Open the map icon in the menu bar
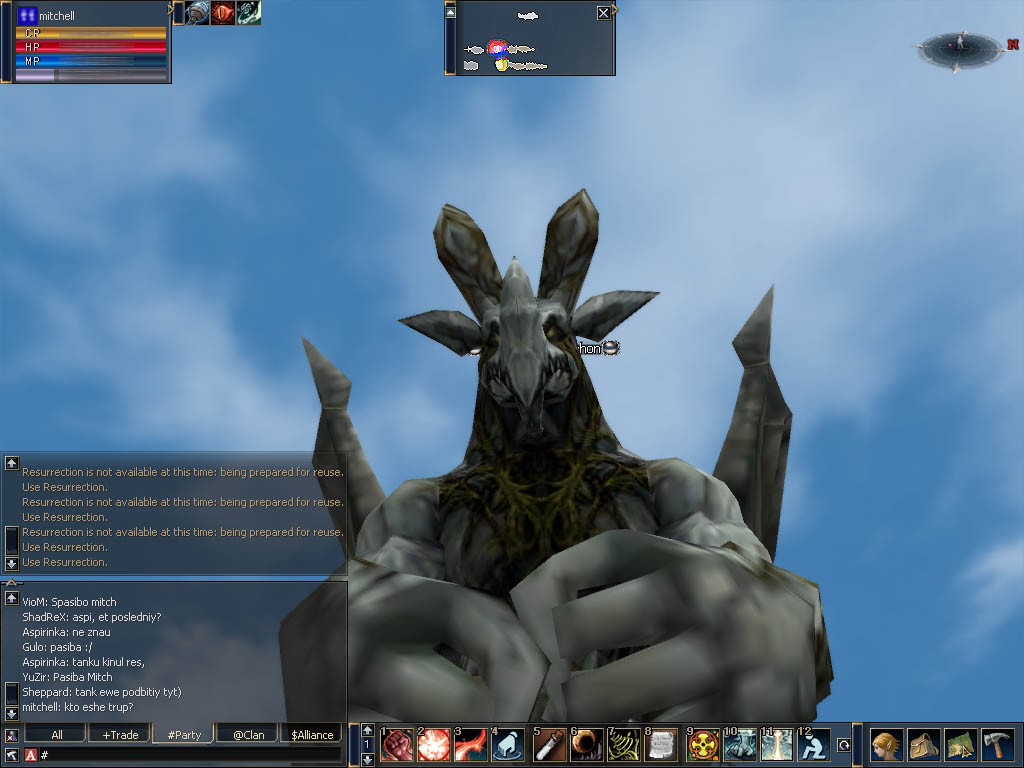 tap(960, 745)
